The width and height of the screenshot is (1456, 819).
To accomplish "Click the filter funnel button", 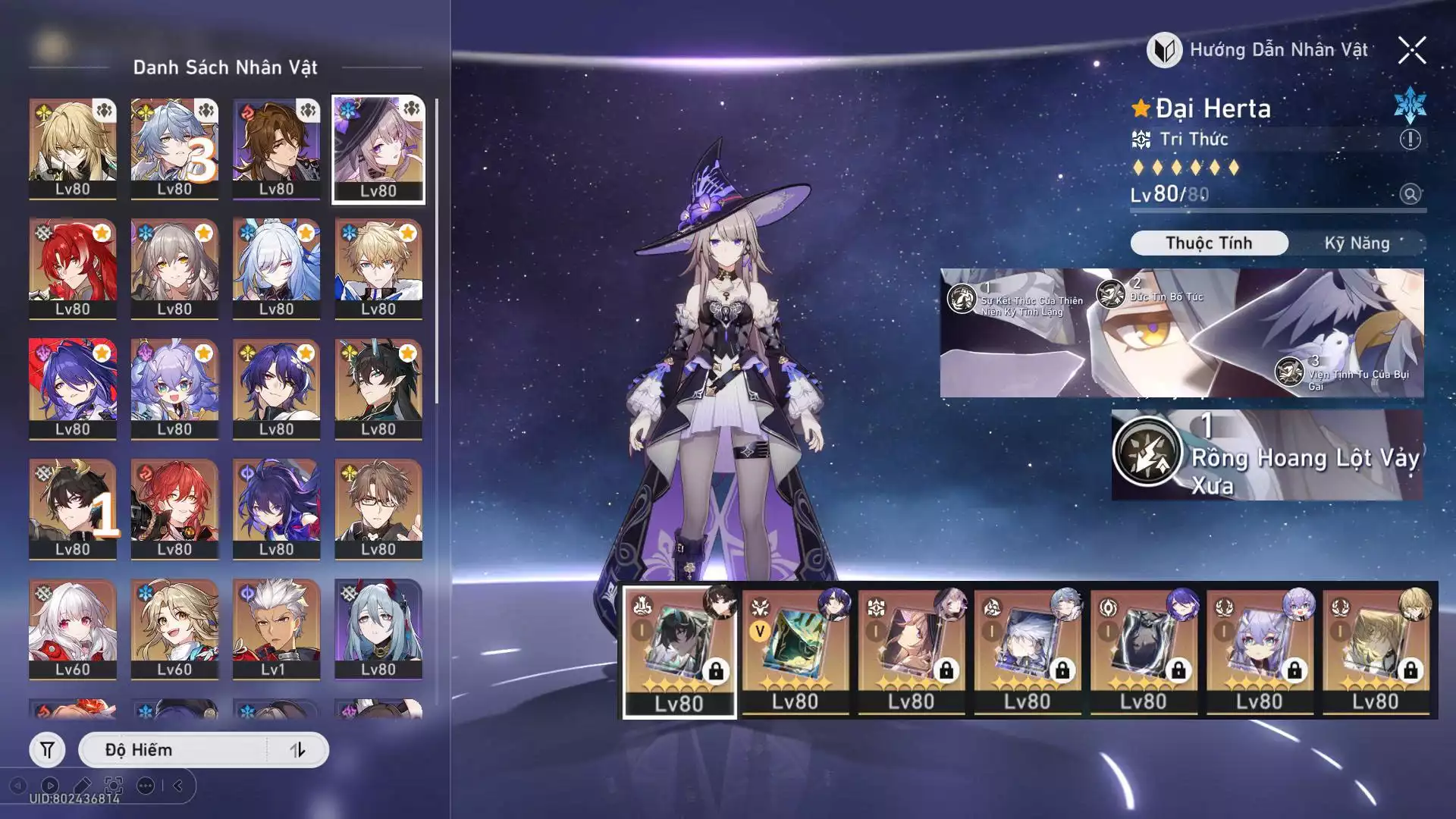I will pyautogui.click(x=47, y=750).
